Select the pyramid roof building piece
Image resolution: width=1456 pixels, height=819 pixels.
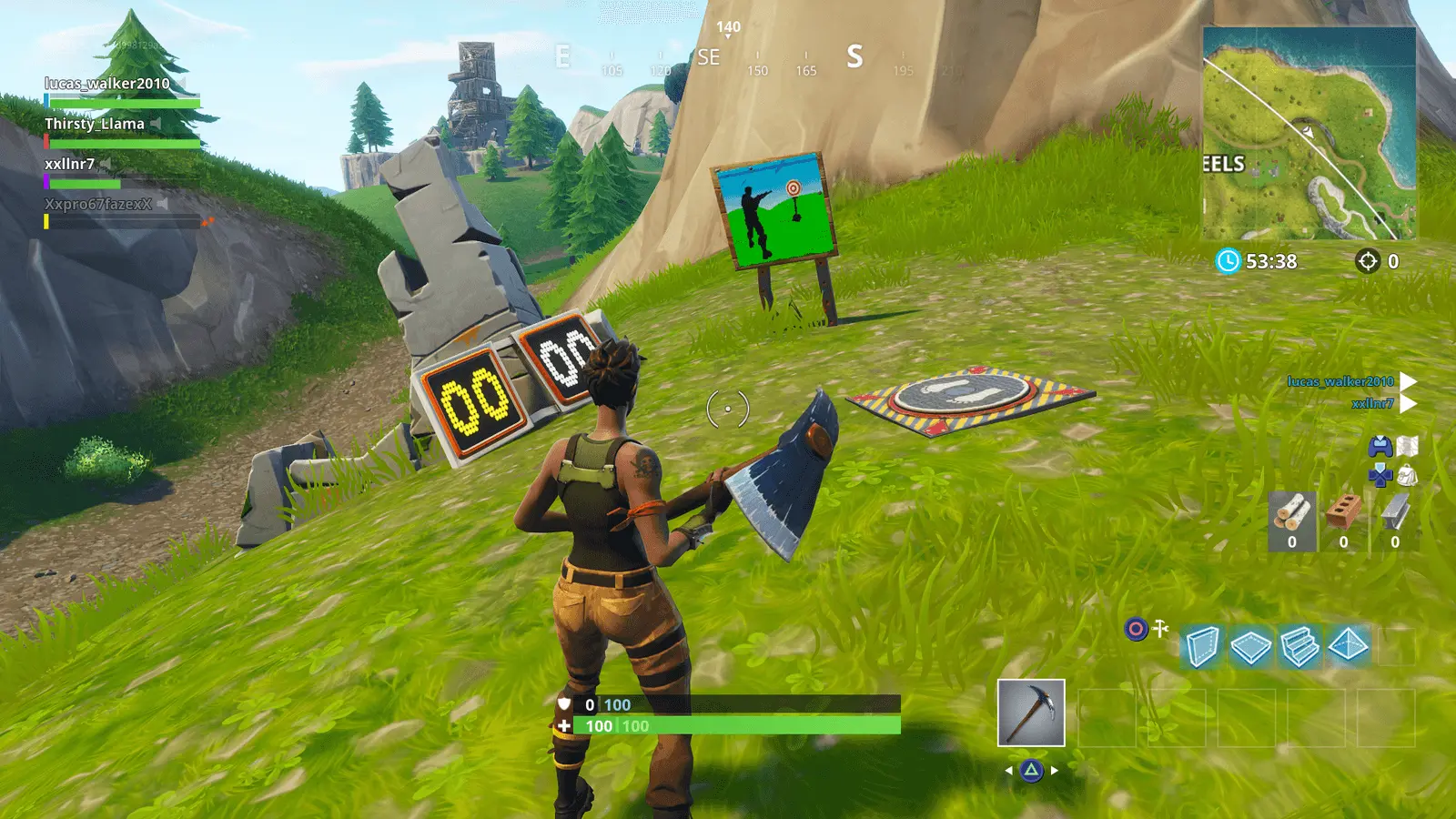1348,646
